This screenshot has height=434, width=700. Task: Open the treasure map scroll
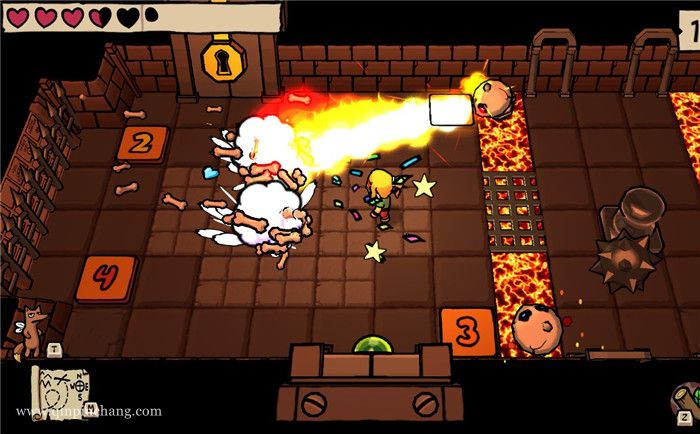(x=63, y=390)
